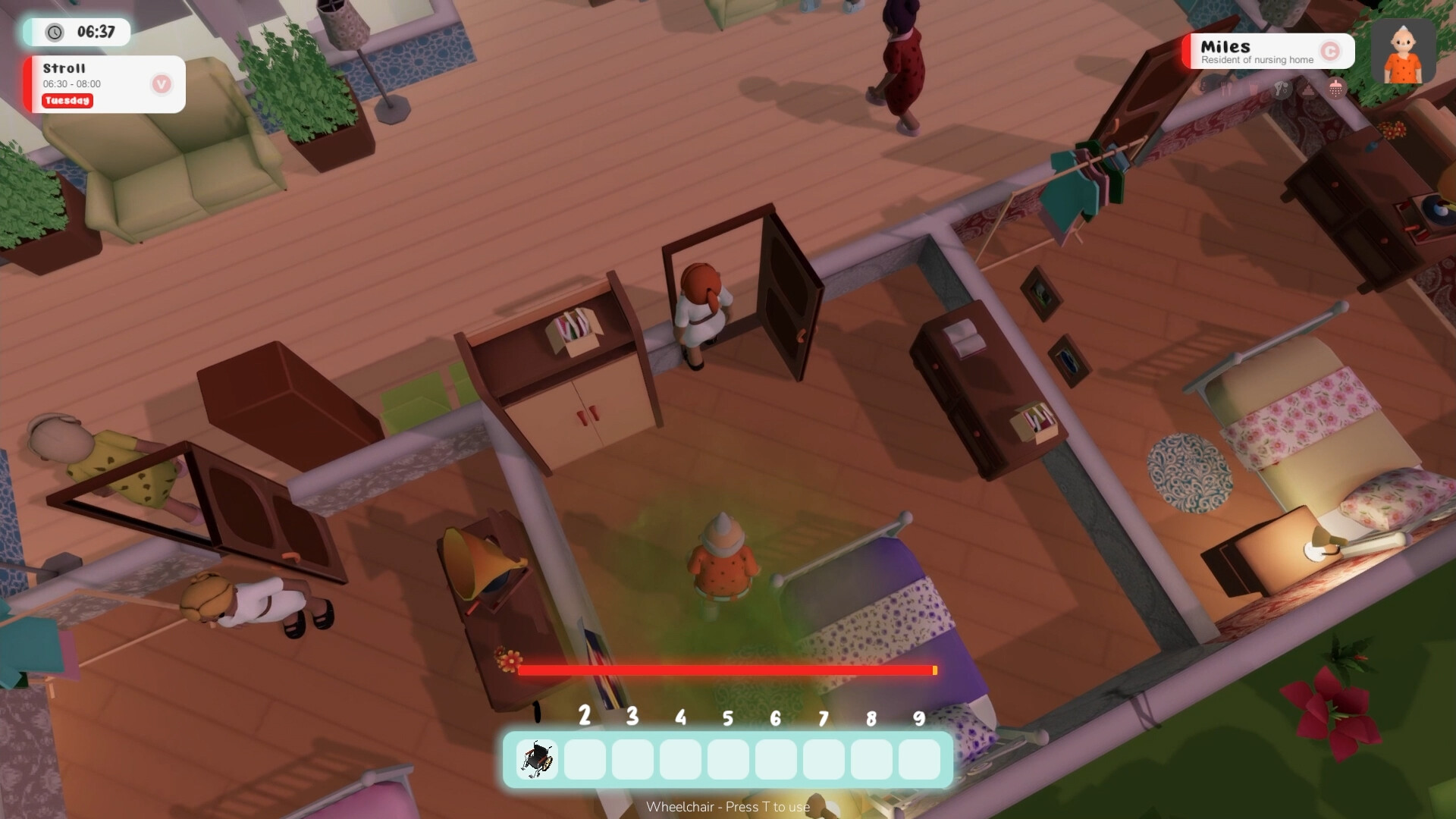Open the Tuesday day selector
Screen dimensions: 1456x819
pos(67,101)
